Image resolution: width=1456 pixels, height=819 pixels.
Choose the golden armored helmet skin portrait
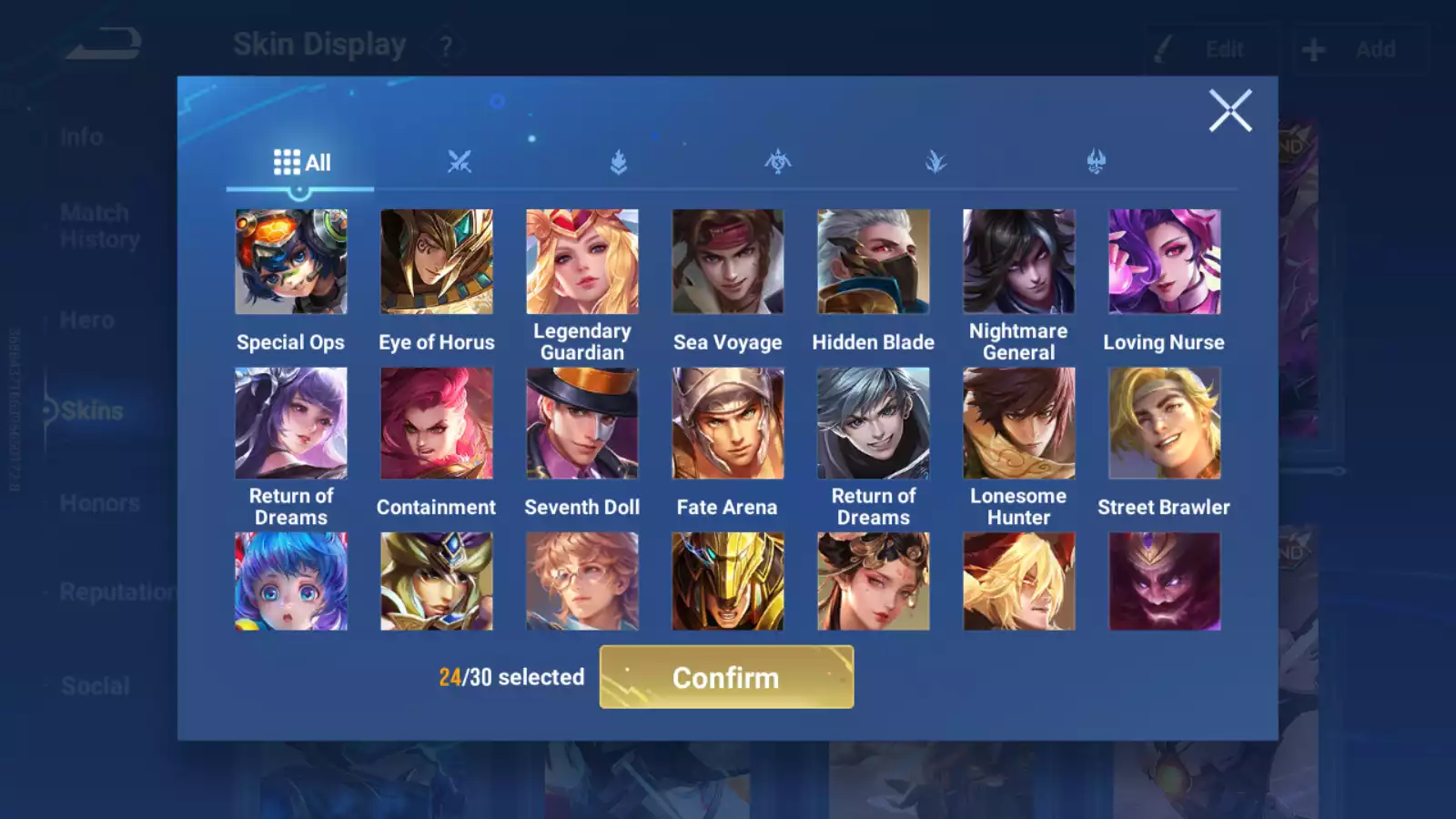728,581
